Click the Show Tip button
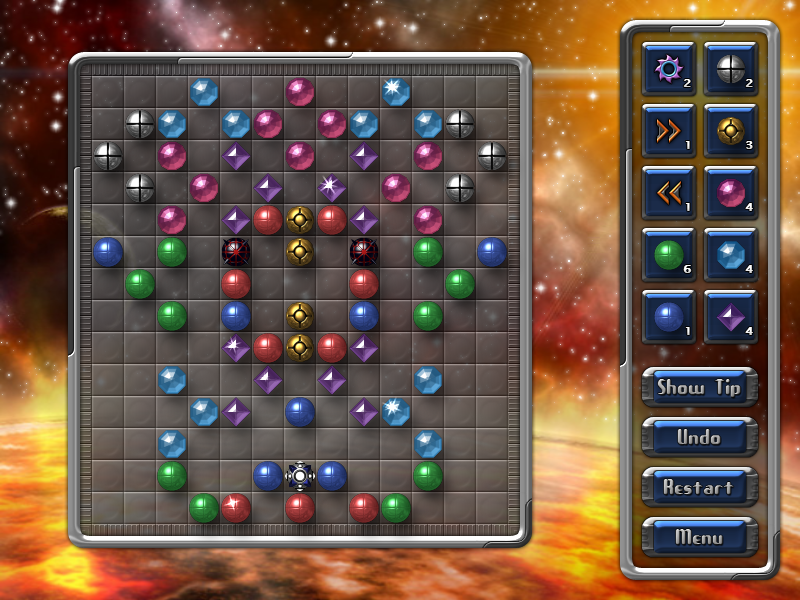Viewport: 800px width, 600px height. [699, 387]
